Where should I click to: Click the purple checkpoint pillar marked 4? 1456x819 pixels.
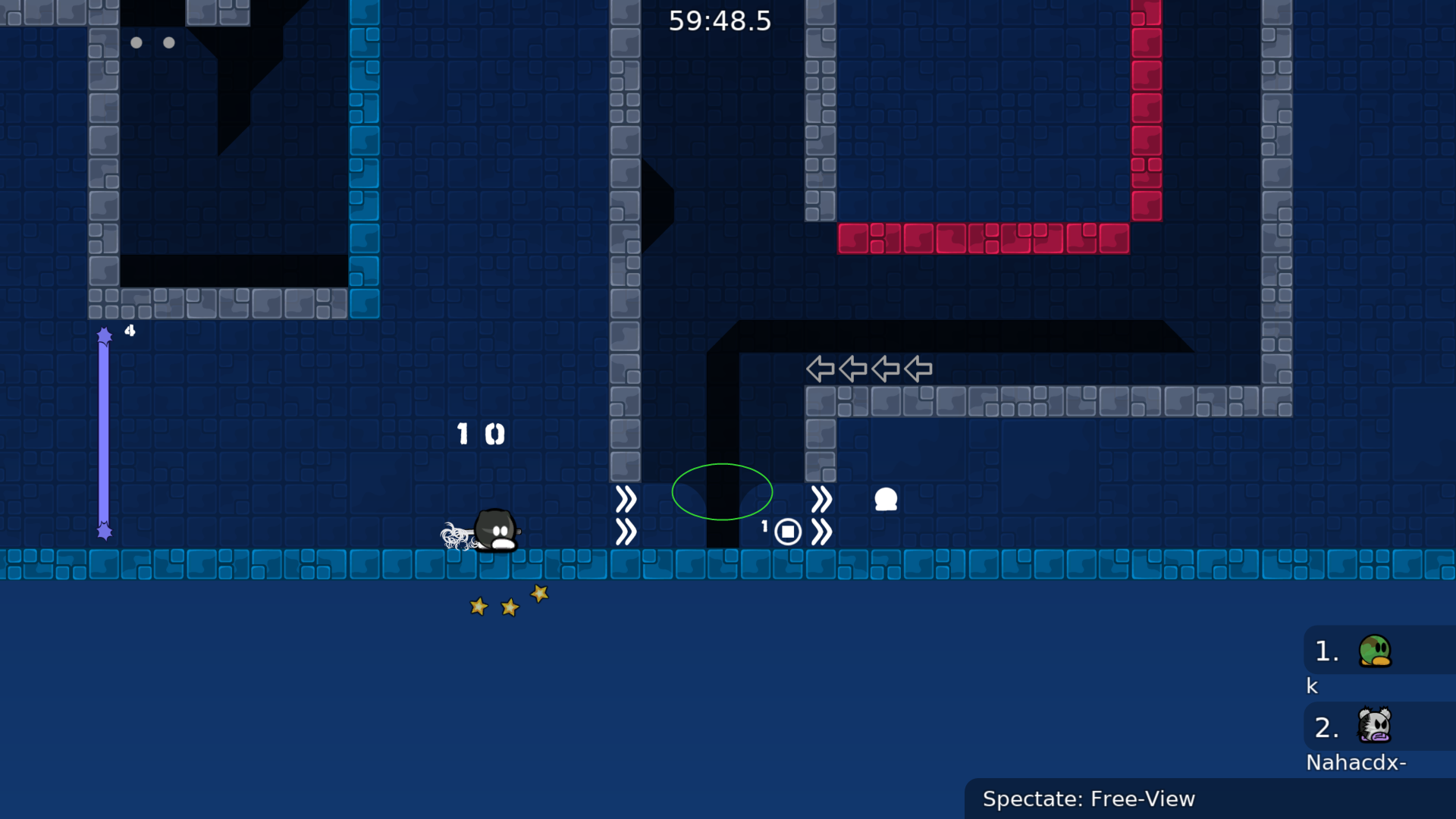point(105,432)
